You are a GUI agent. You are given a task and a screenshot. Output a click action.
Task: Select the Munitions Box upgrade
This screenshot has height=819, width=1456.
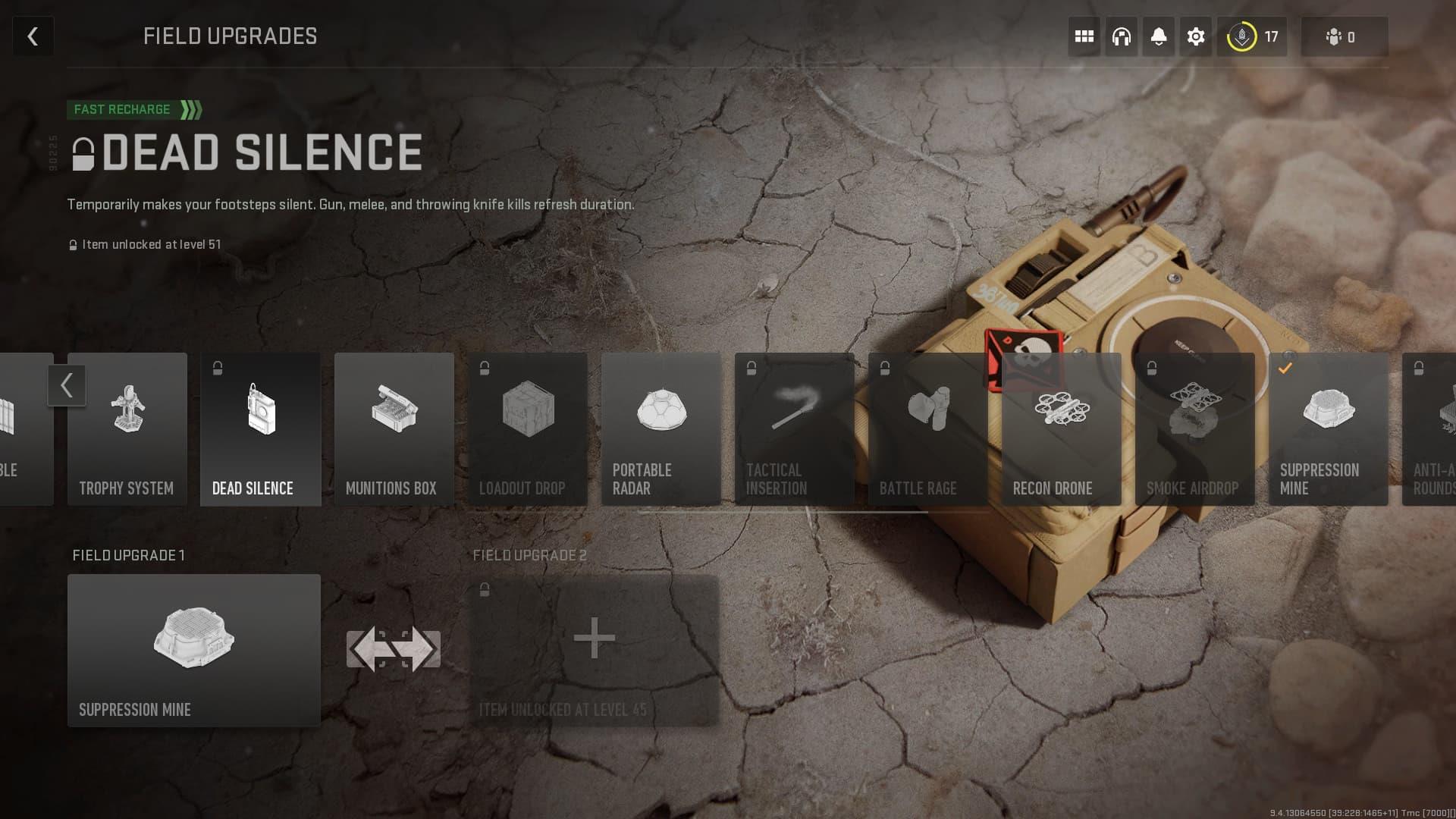click(x=394, y=429)
